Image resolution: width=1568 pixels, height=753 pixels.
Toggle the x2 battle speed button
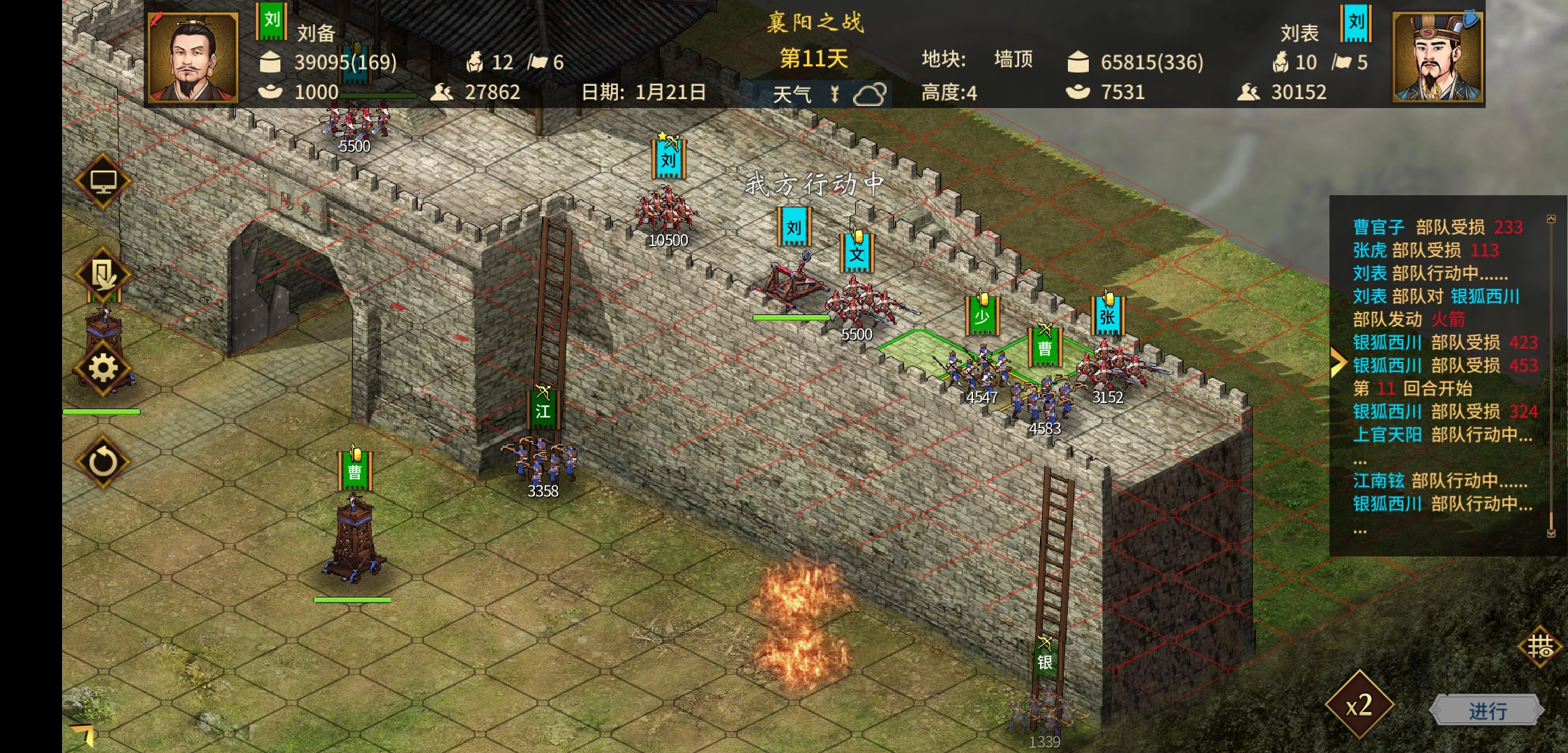tap(1359, 706)
